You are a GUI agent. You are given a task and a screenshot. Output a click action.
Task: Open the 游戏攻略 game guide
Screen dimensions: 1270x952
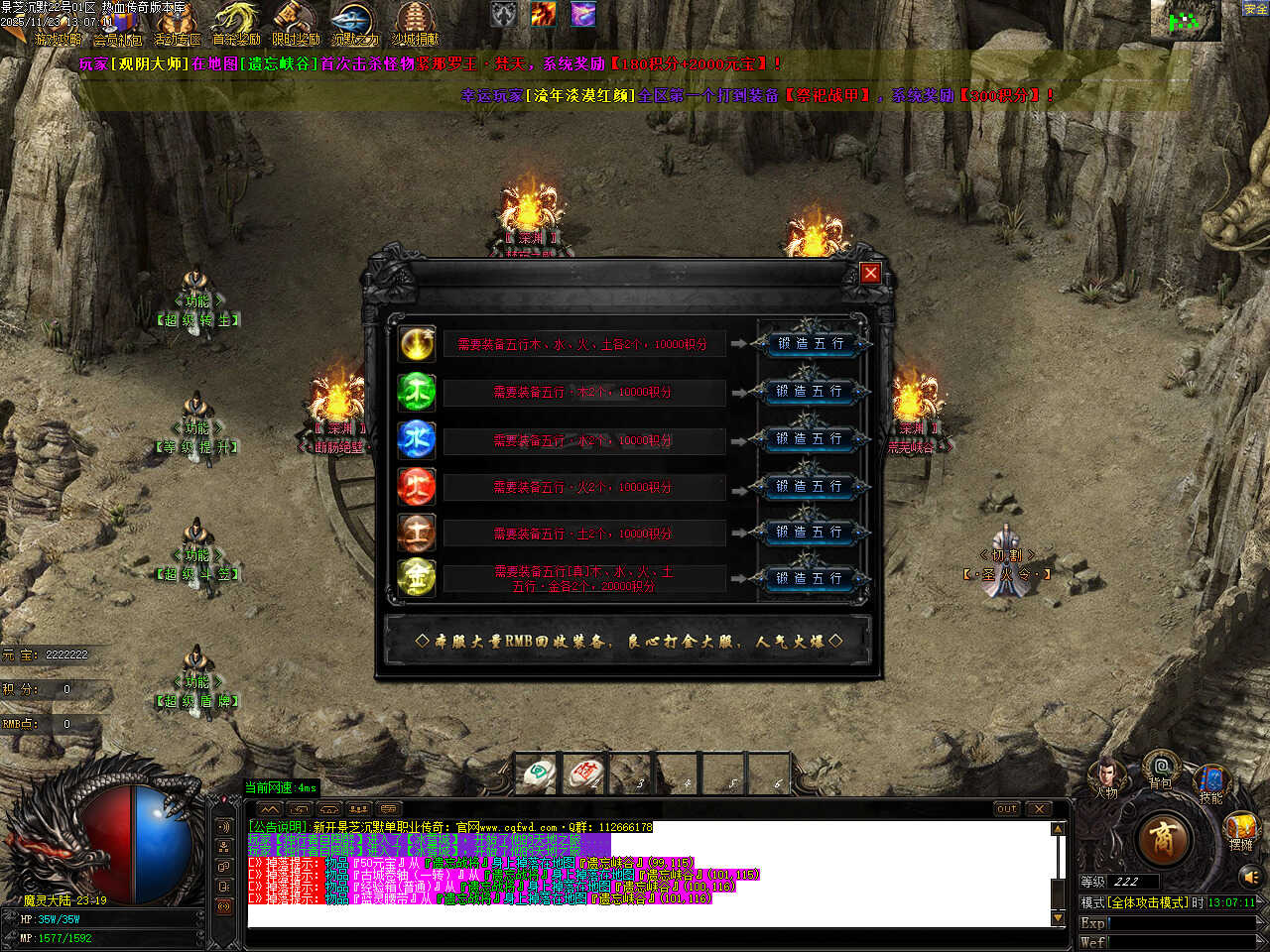click(58, 26)
